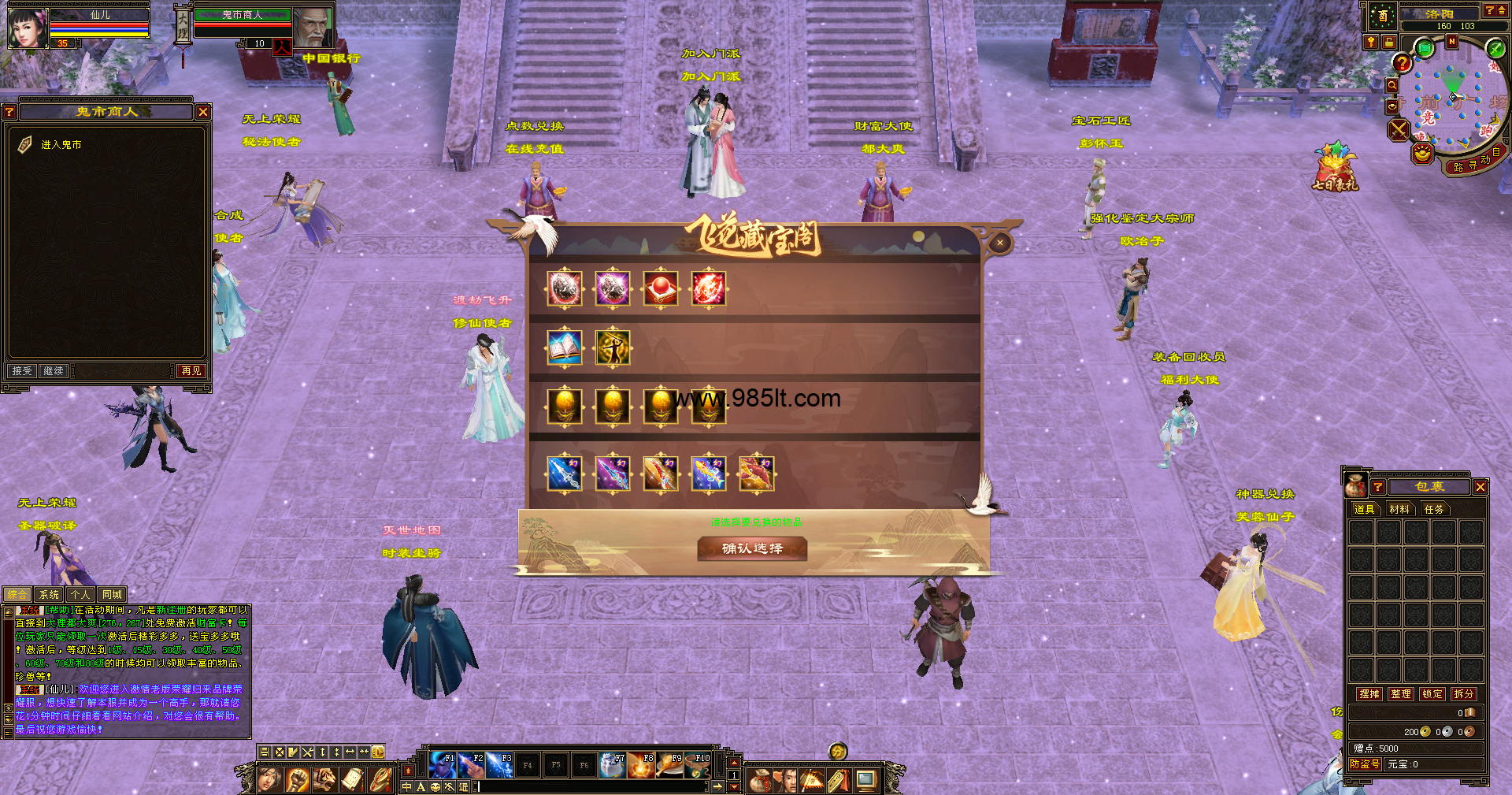This screenshot has height=795, width=1512.
Task: Activate the F8 flaming heart skill
Action: coord(642,765)
